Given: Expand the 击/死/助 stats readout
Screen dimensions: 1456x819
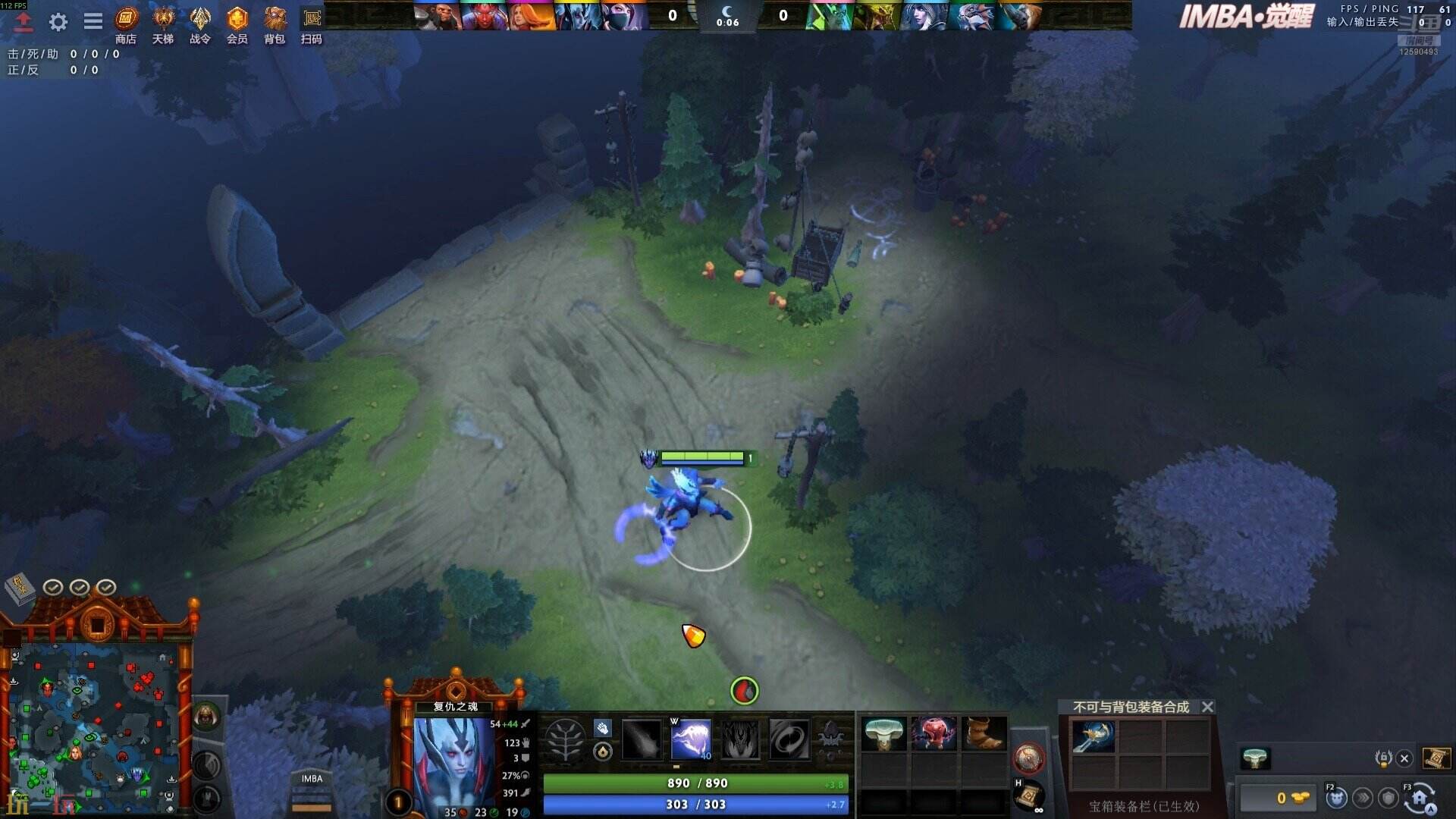Looking at the screenshot, I should 57,54.
